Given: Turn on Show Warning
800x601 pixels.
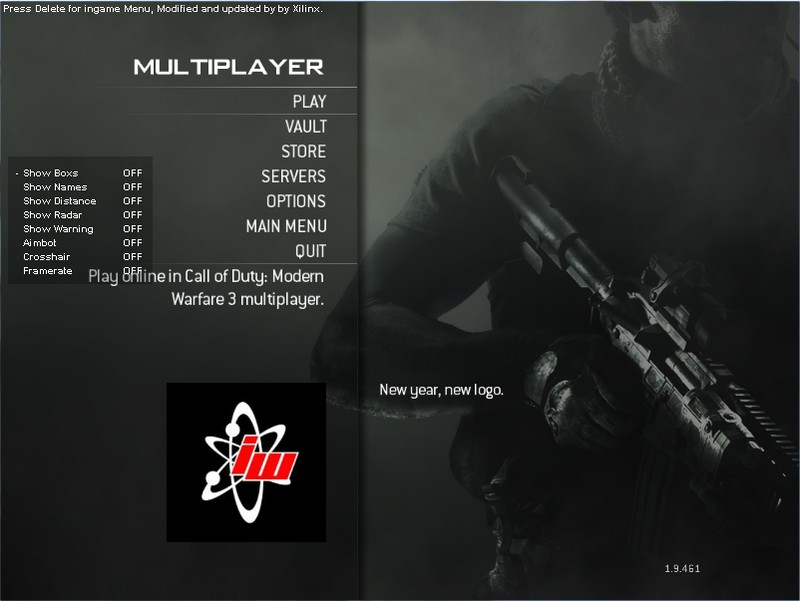Looking at the screenshot, I should click(x=58, y=229).
